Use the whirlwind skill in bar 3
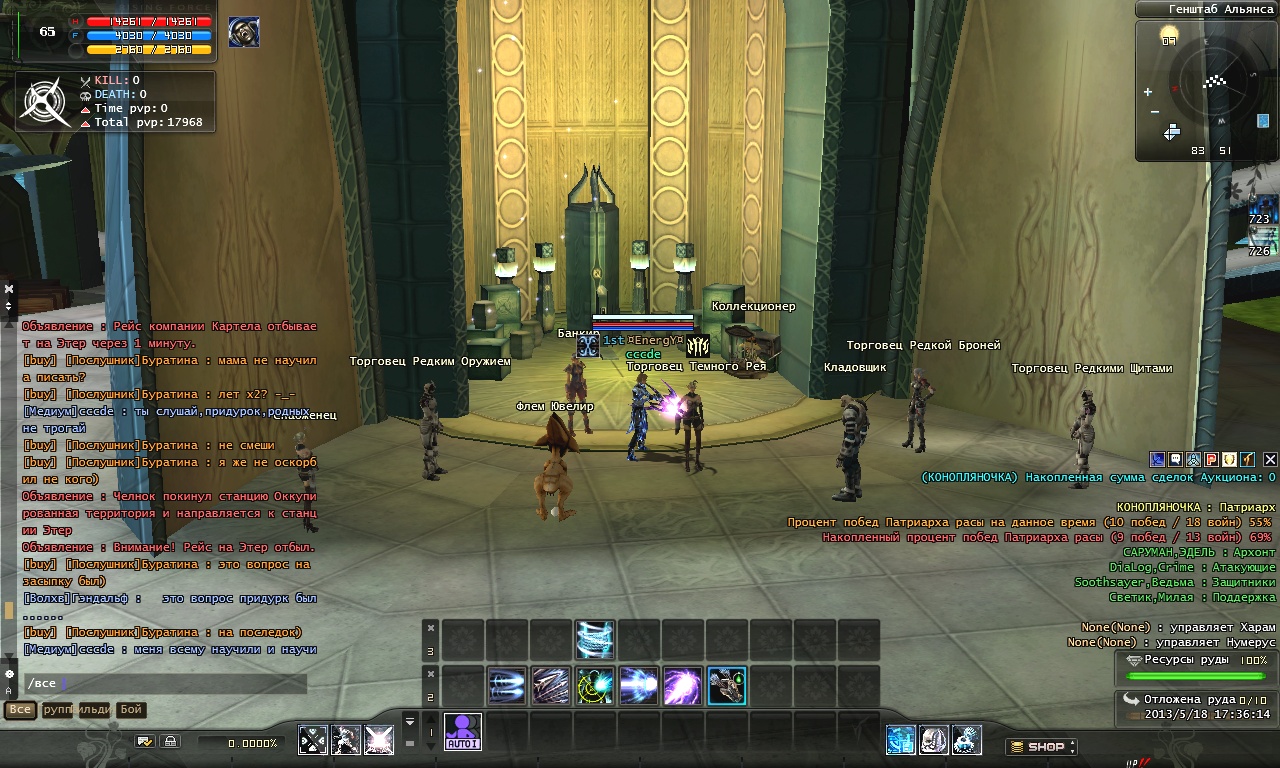 click(x=595, y=640)
